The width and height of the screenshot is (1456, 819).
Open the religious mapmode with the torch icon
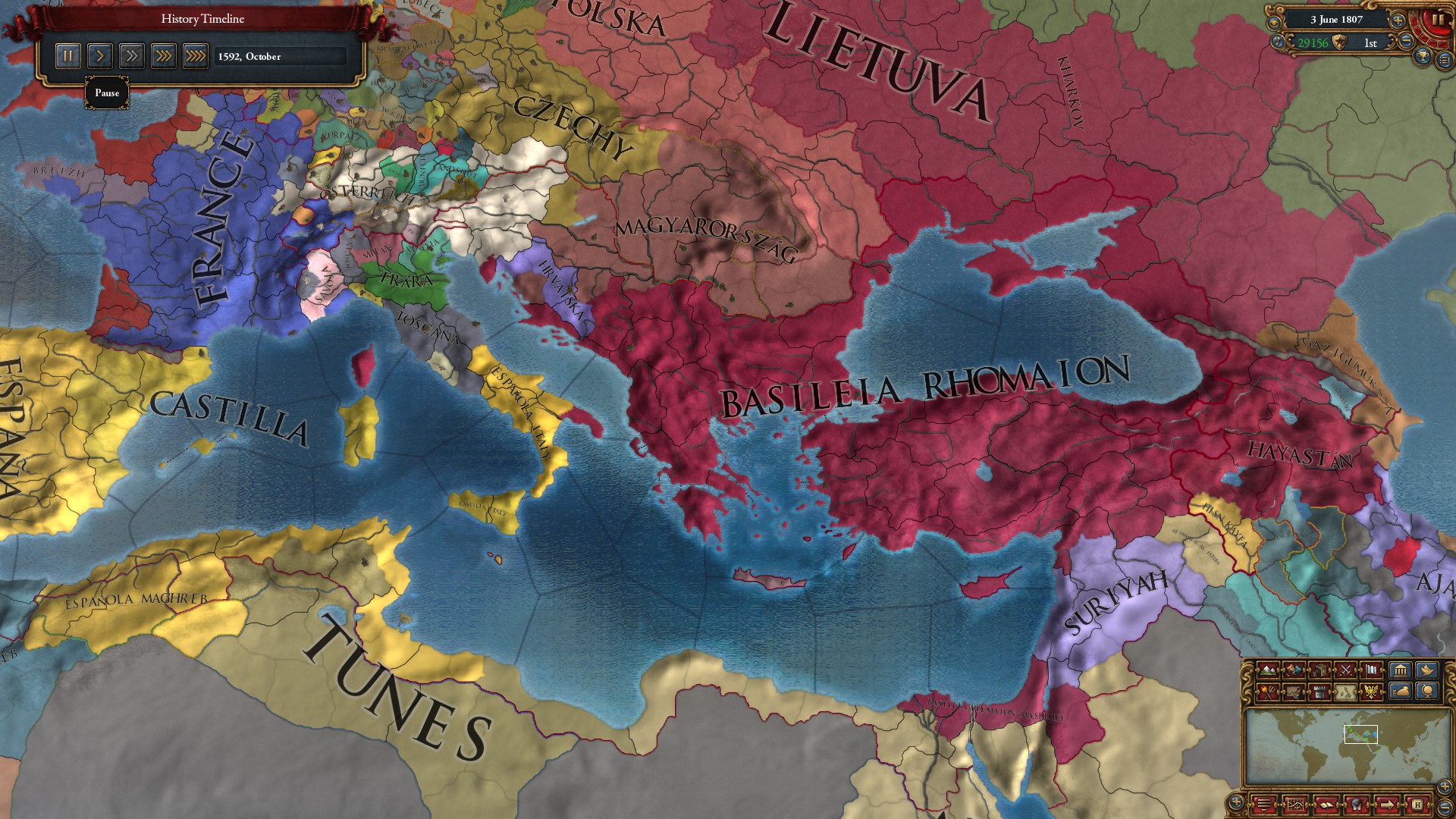1267,692
